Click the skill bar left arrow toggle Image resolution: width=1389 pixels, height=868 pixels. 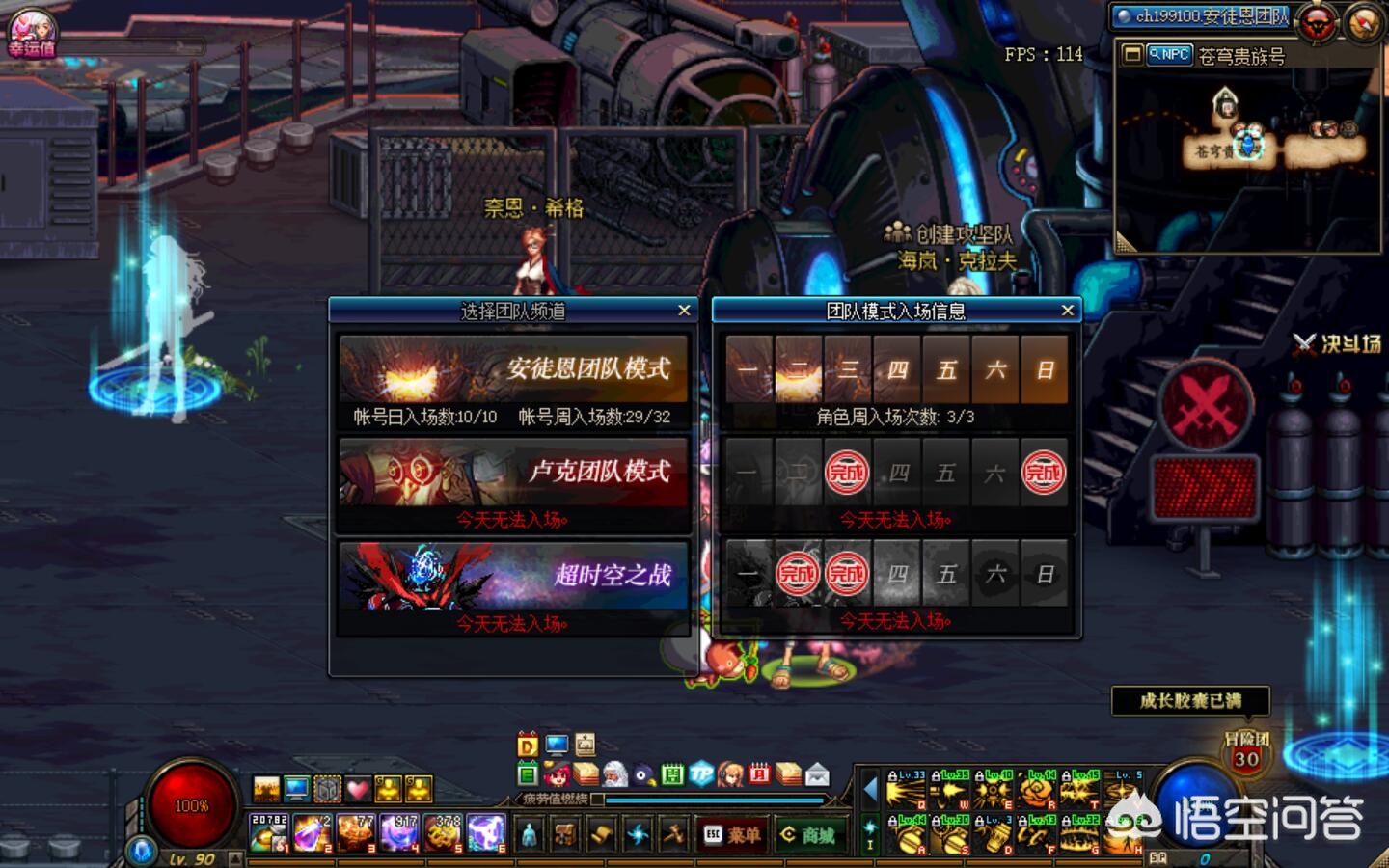(x=870, y=790)
